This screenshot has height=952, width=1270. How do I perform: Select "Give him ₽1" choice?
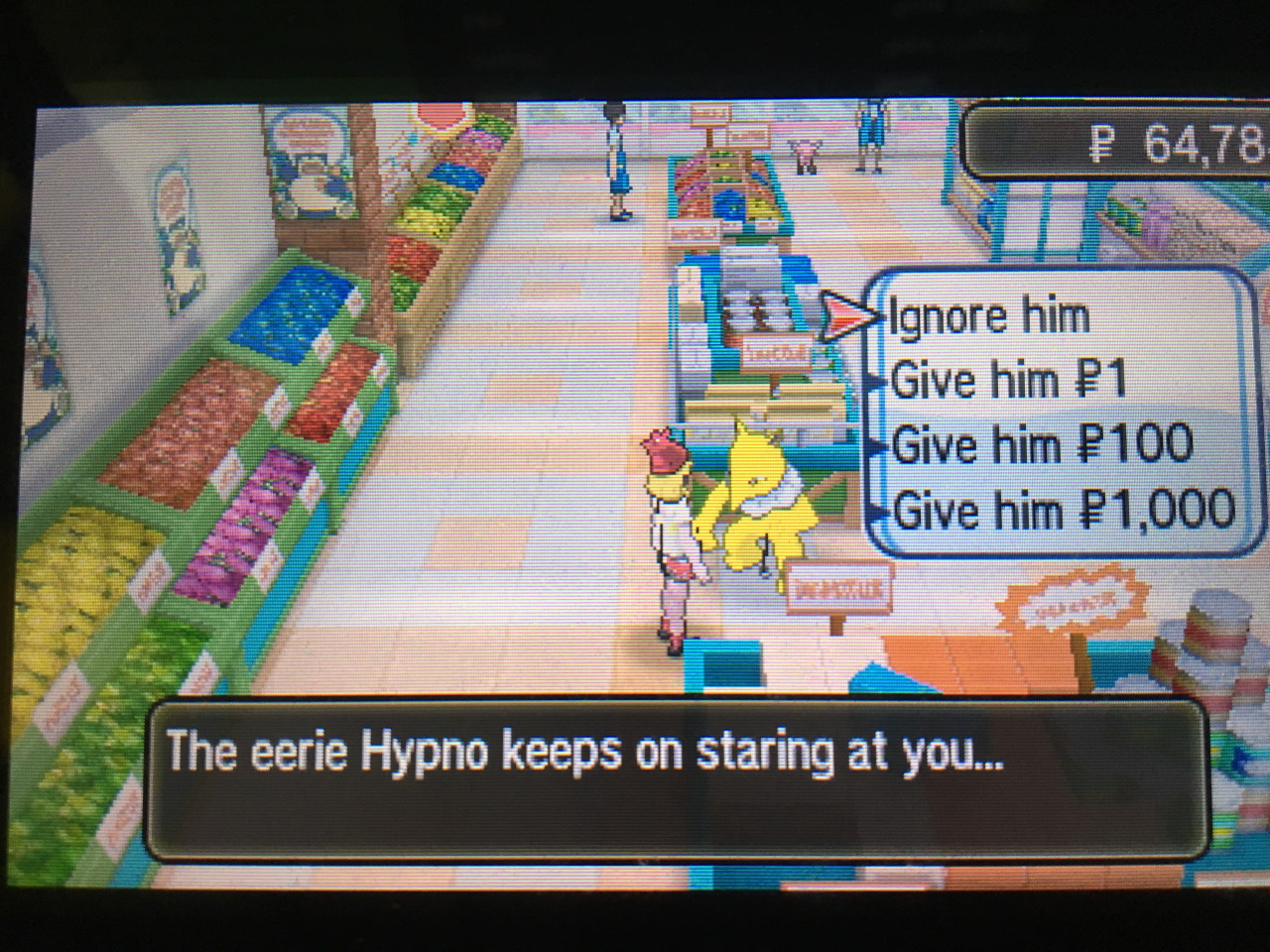pyautogui.click(x=1008, y=380)
